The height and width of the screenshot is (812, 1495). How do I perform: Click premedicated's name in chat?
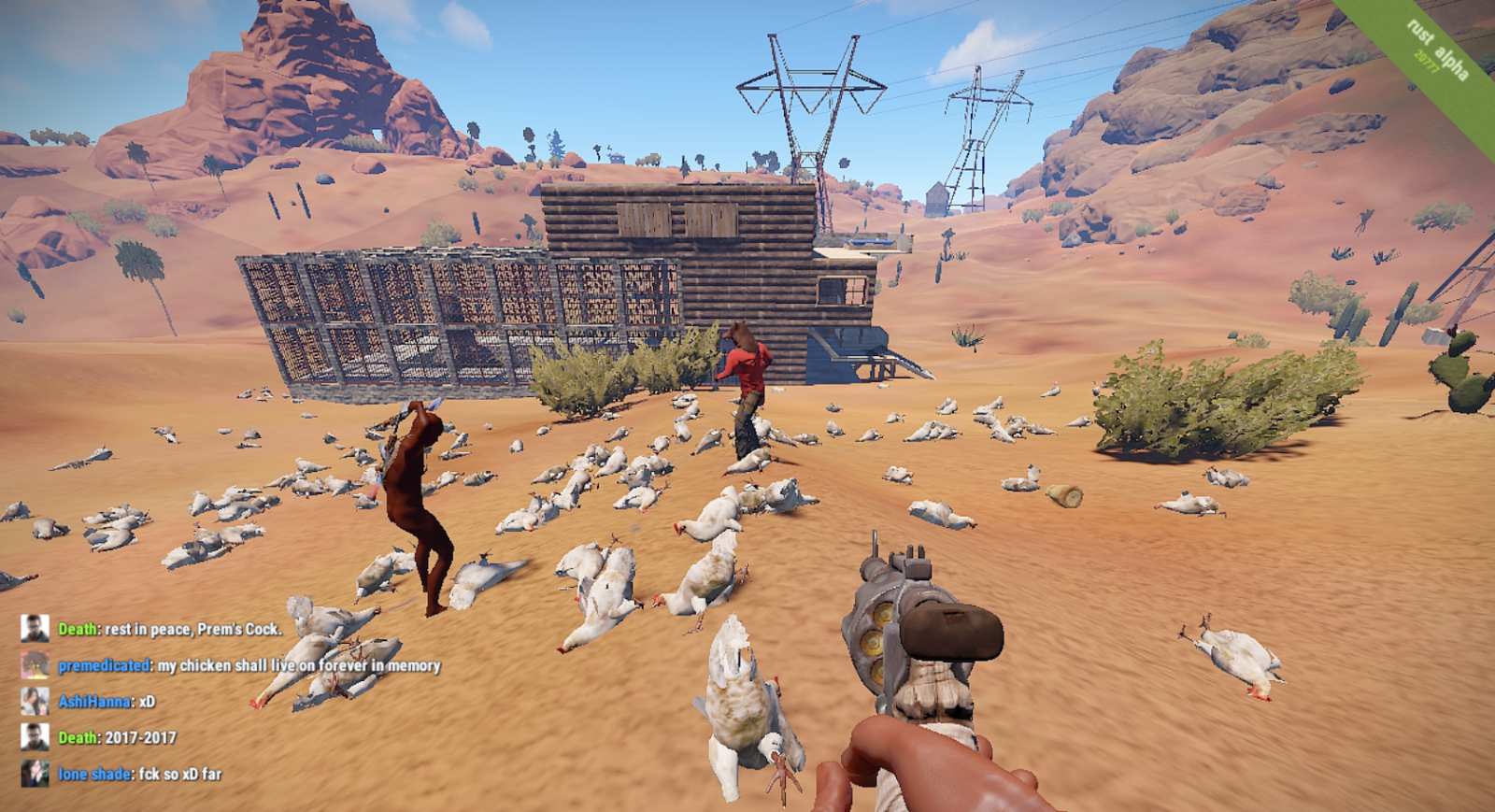tap(104, 665)
